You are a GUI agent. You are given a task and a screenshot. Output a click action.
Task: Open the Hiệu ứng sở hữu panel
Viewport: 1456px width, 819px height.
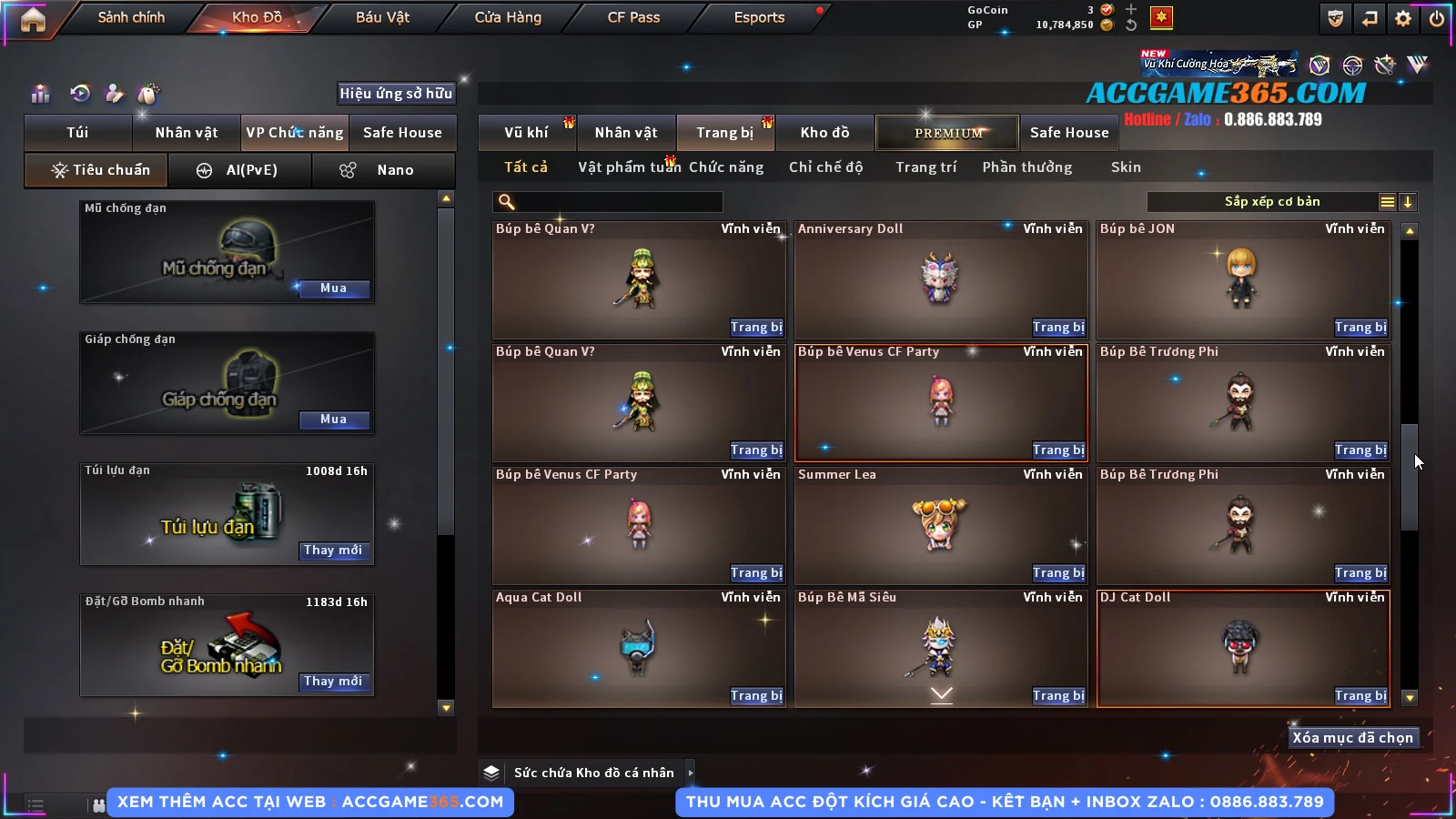coord(396,93)
